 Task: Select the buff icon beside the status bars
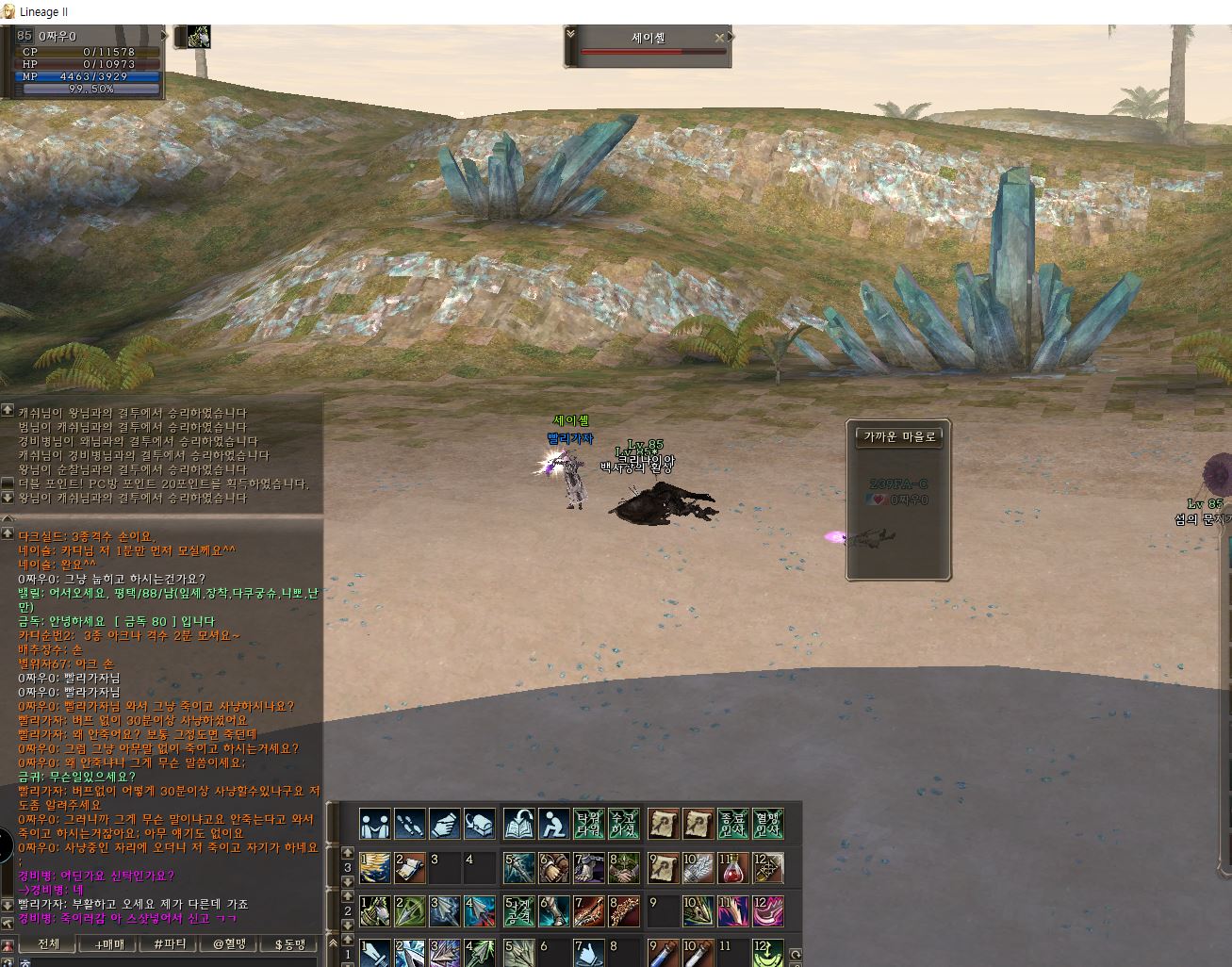(x=198, y=37)
